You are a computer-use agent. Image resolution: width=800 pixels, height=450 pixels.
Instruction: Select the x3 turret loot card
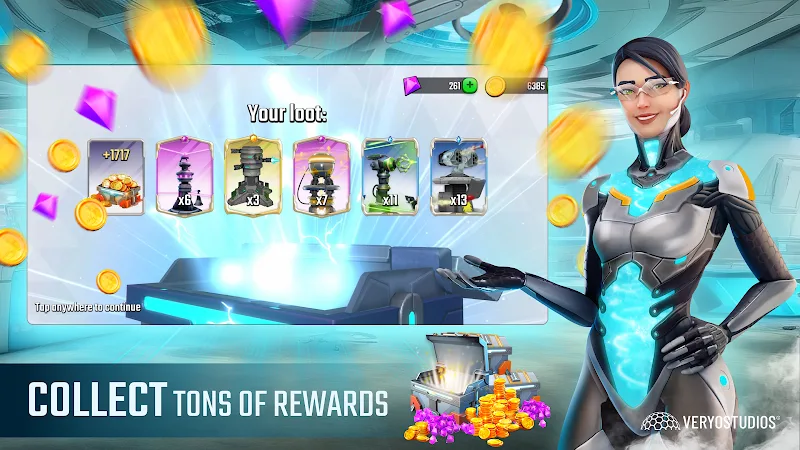pos(253,175)
